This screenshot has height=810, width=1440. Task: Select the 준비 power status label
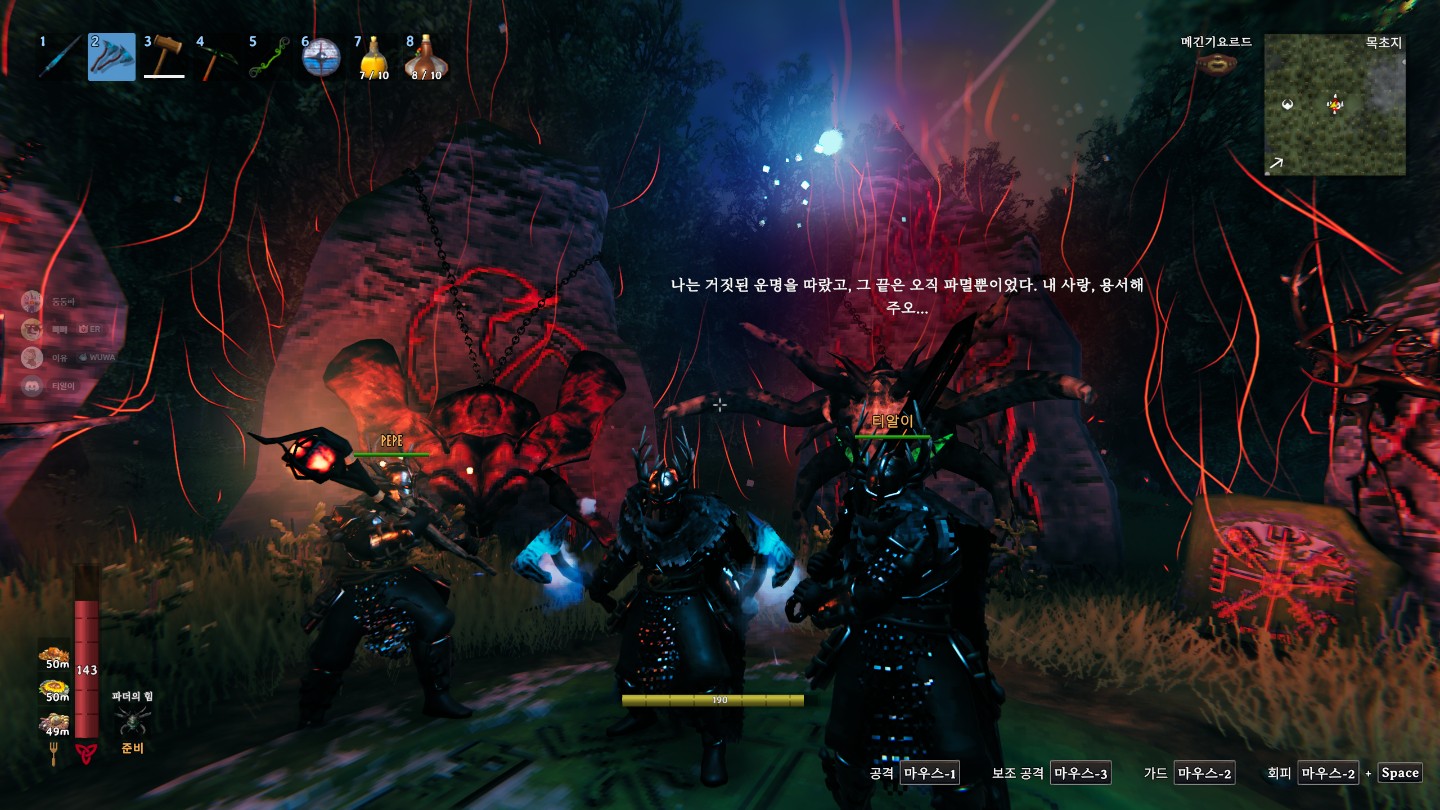pos(131,749)
